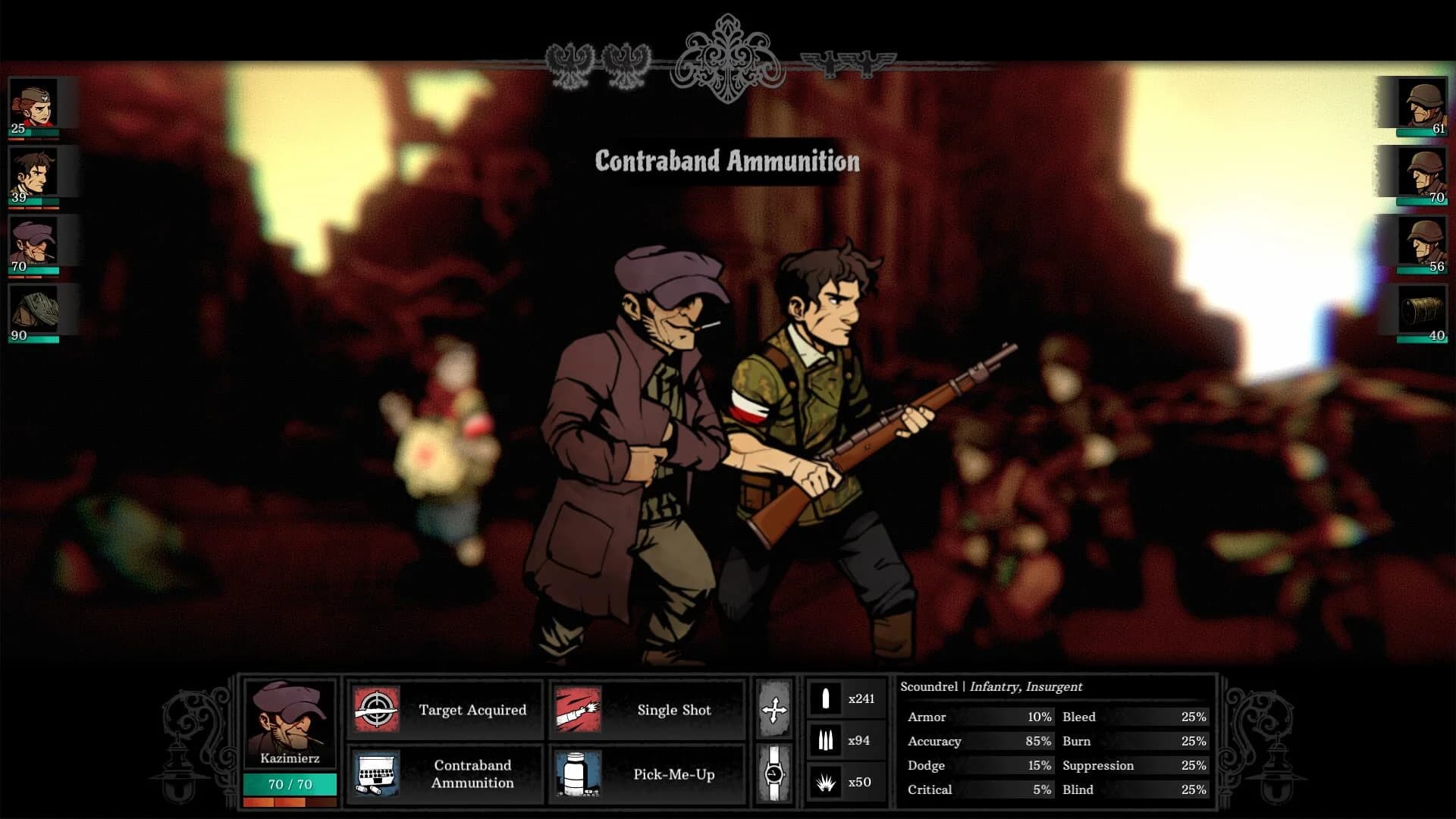
Task: Click the rifle rounds icon beside x94
Action: (826, 738)
